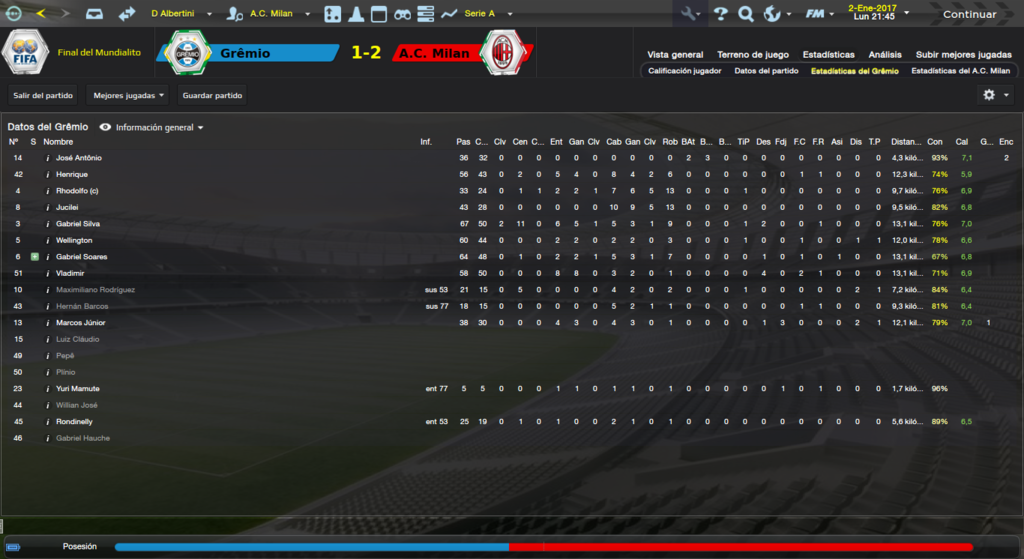Switch to Estadísticas del A.C. Milan
The width and height of the screenshot is (1024, 559).
(x=960, y=71)
